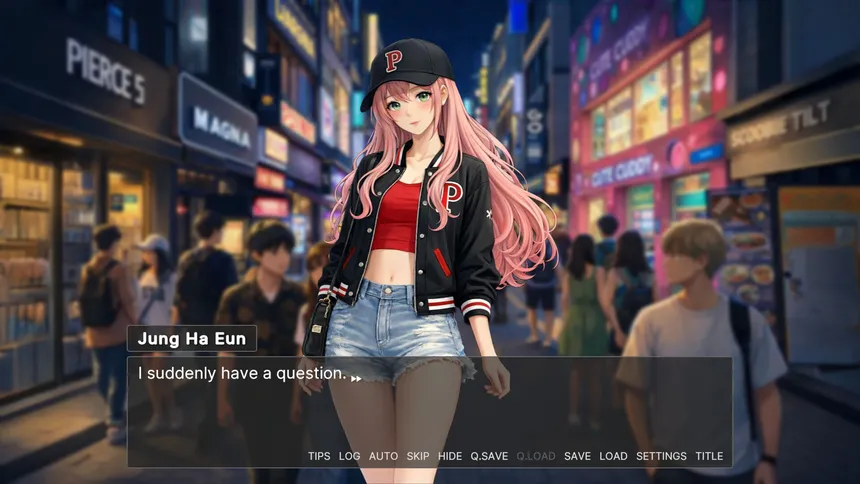Show the dialogue LOG

click(x=349, y=456)
